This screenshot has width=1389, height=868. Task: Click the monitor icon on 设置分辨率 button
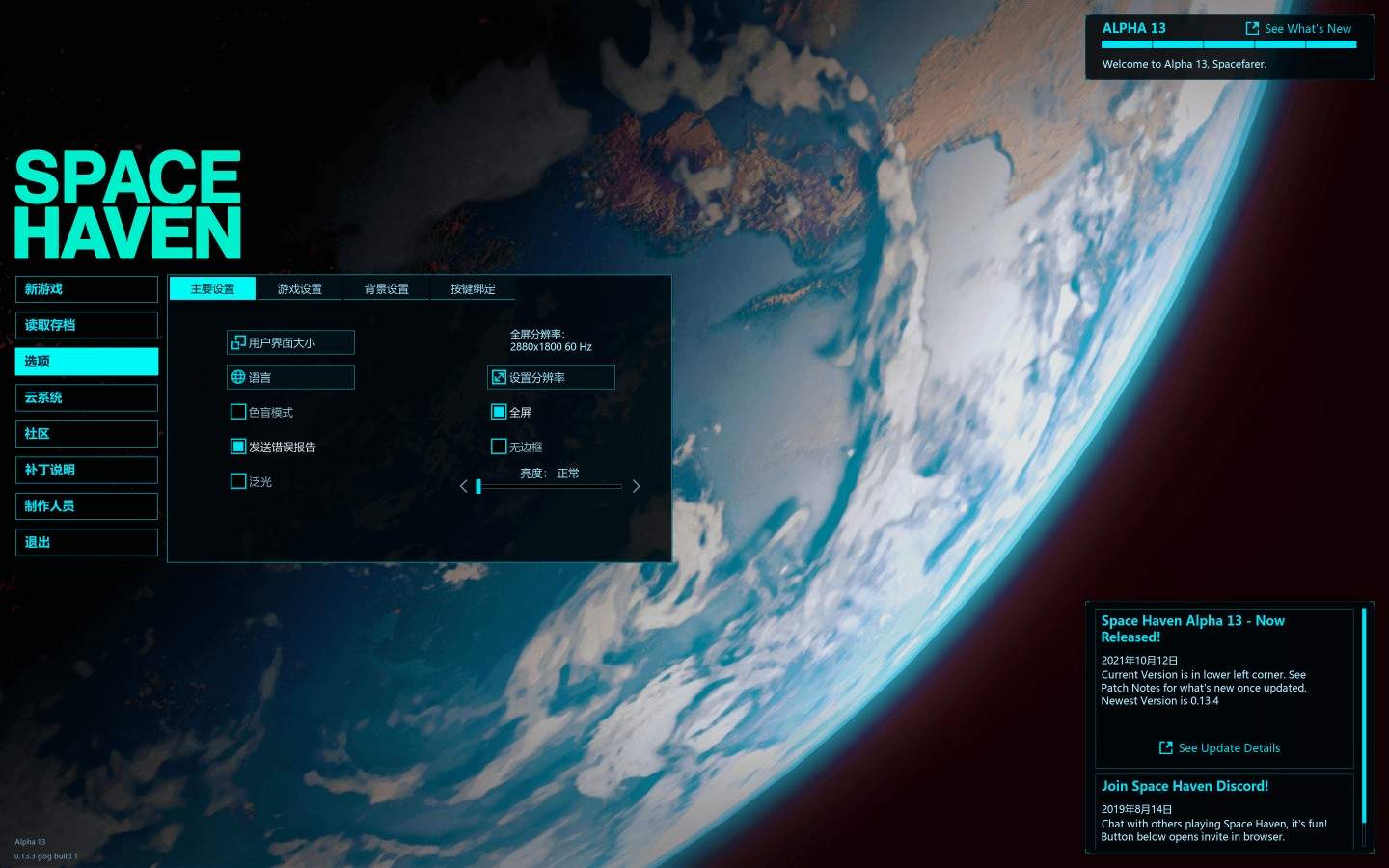pyautogui.click(x=498, y=376)
